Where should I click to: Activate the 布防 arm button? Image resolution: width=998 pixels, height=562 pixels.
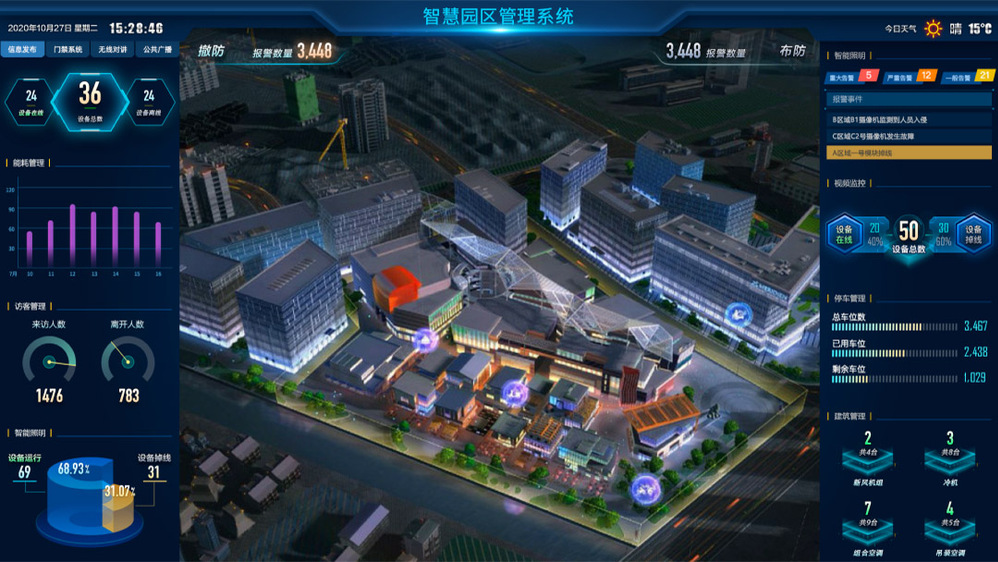pos(792,51)
